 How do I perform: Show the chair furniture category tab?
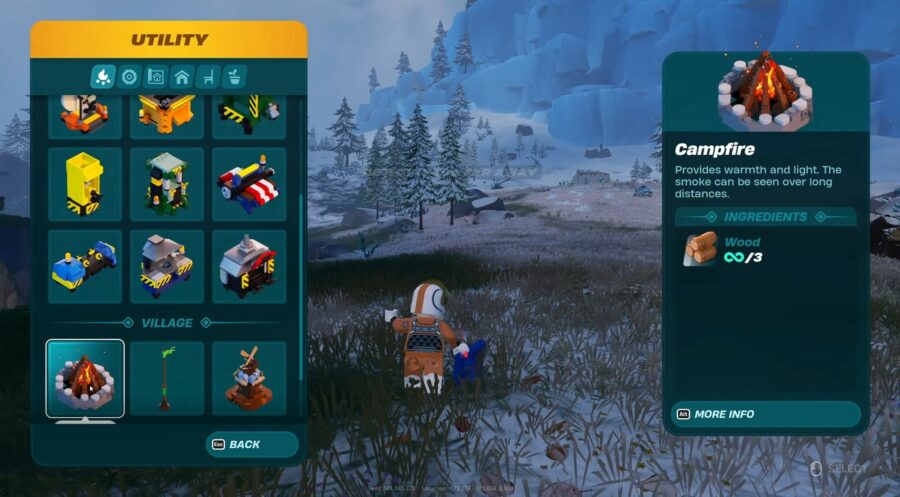pyautogui.click(x=208, y=76)
